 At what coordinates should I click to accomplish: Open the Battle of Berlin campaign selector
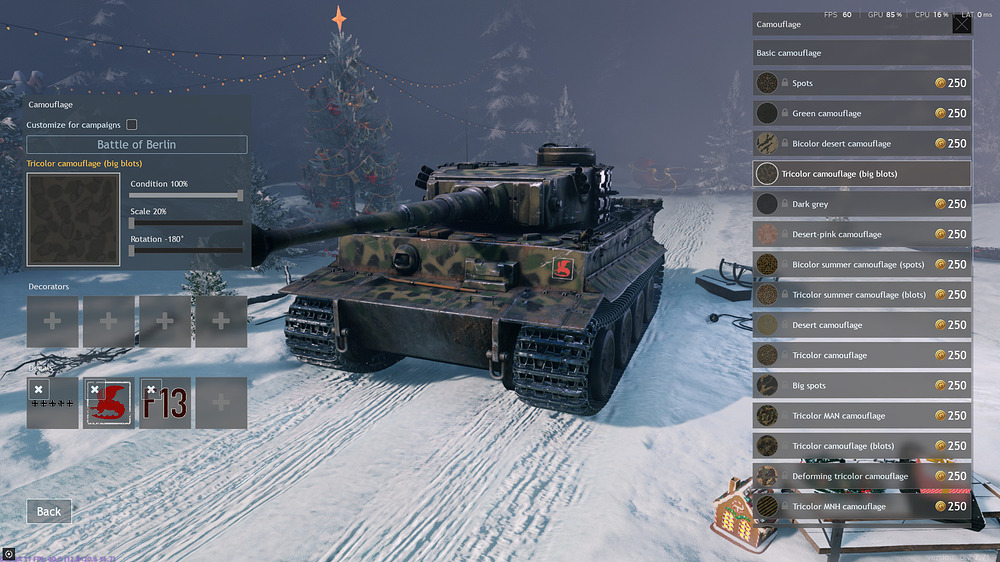(137, 145)
